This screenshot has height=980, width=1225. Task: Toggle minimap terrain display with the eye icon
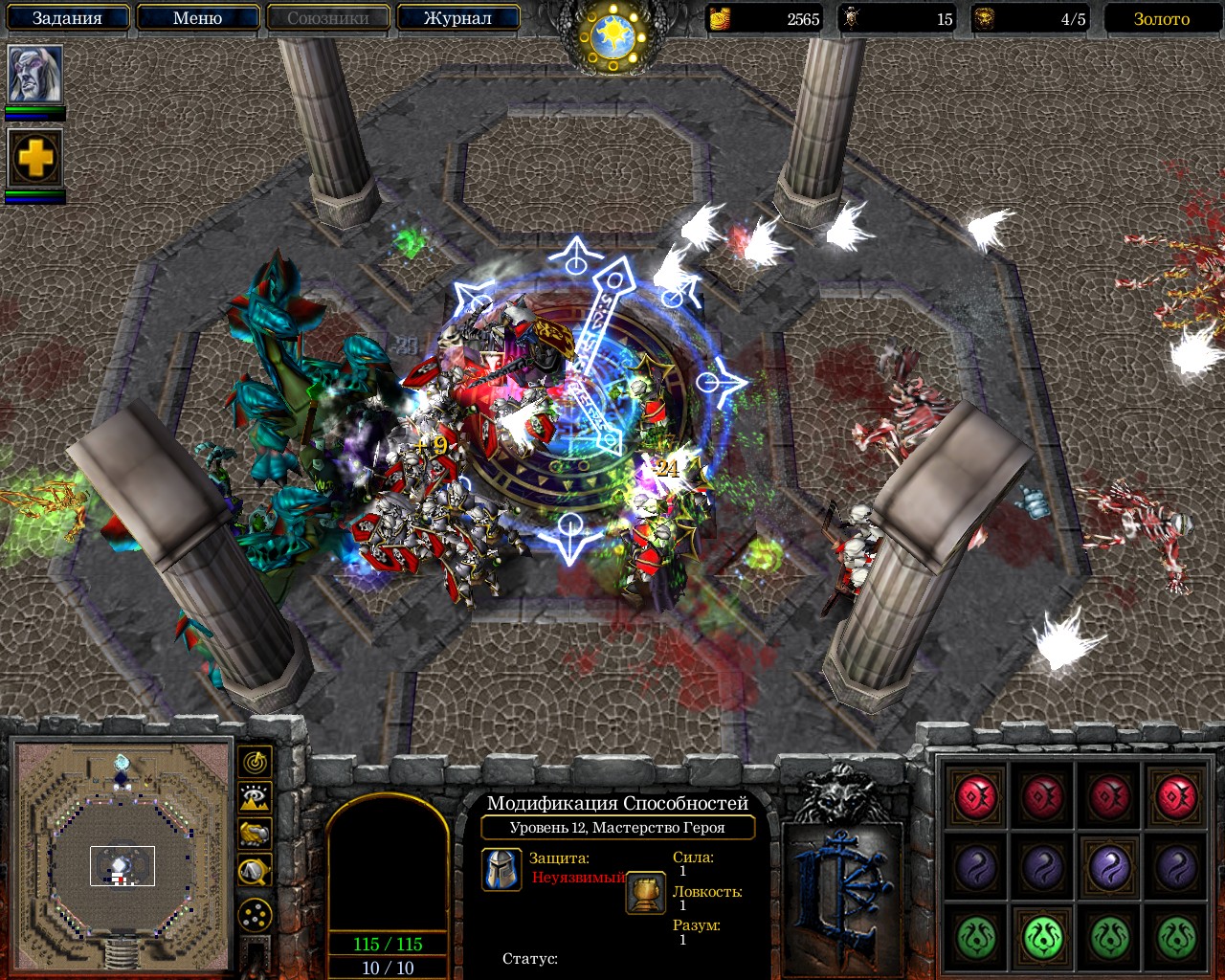click(255, 797)
